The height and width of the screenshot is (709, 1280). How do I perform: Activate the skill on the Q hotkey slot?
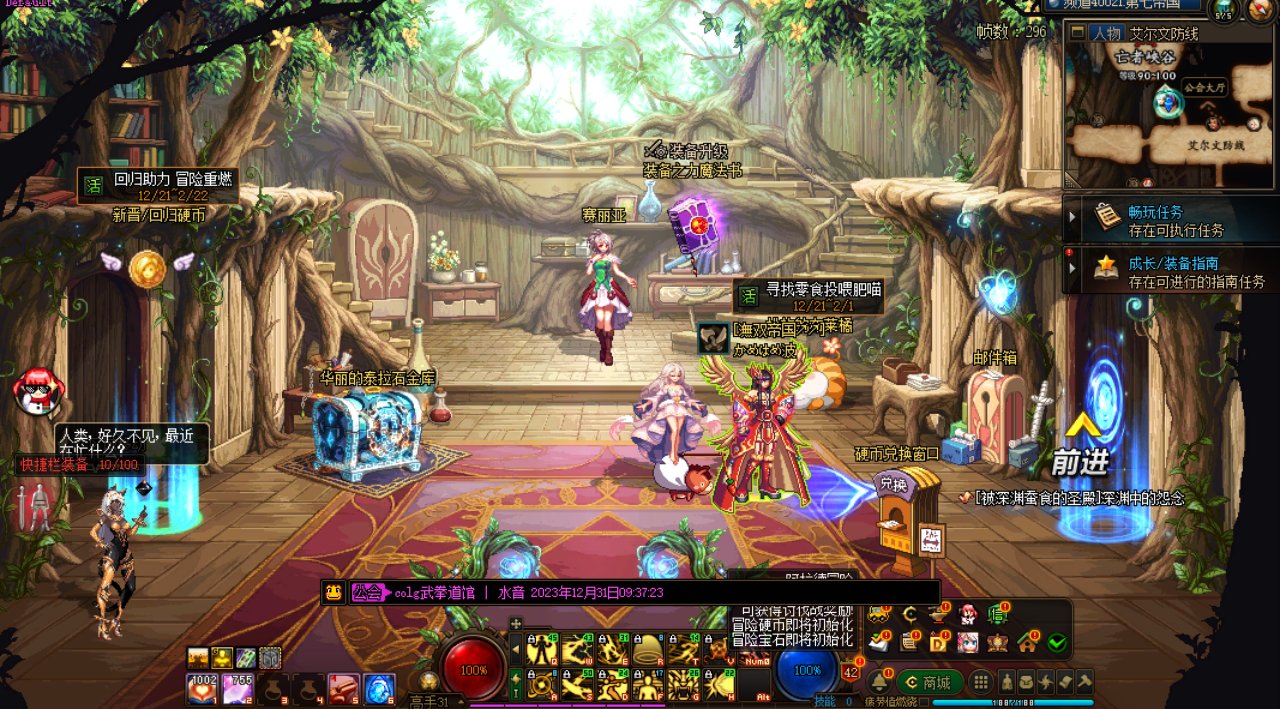(x=543, y=650)
